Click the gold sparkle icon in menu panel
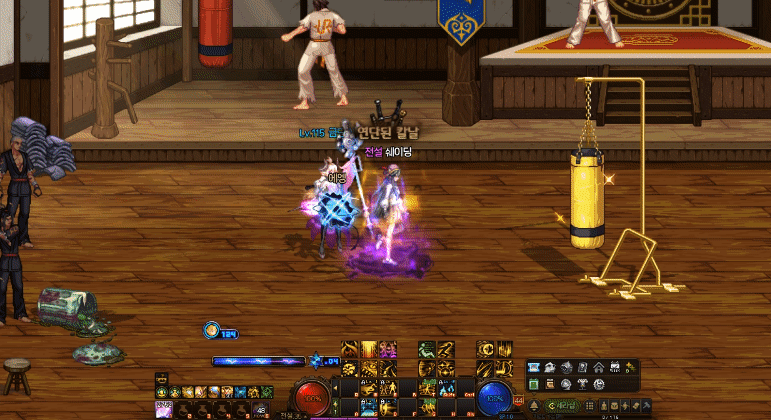This screenshot has height=420, width=771. (632, 367)
